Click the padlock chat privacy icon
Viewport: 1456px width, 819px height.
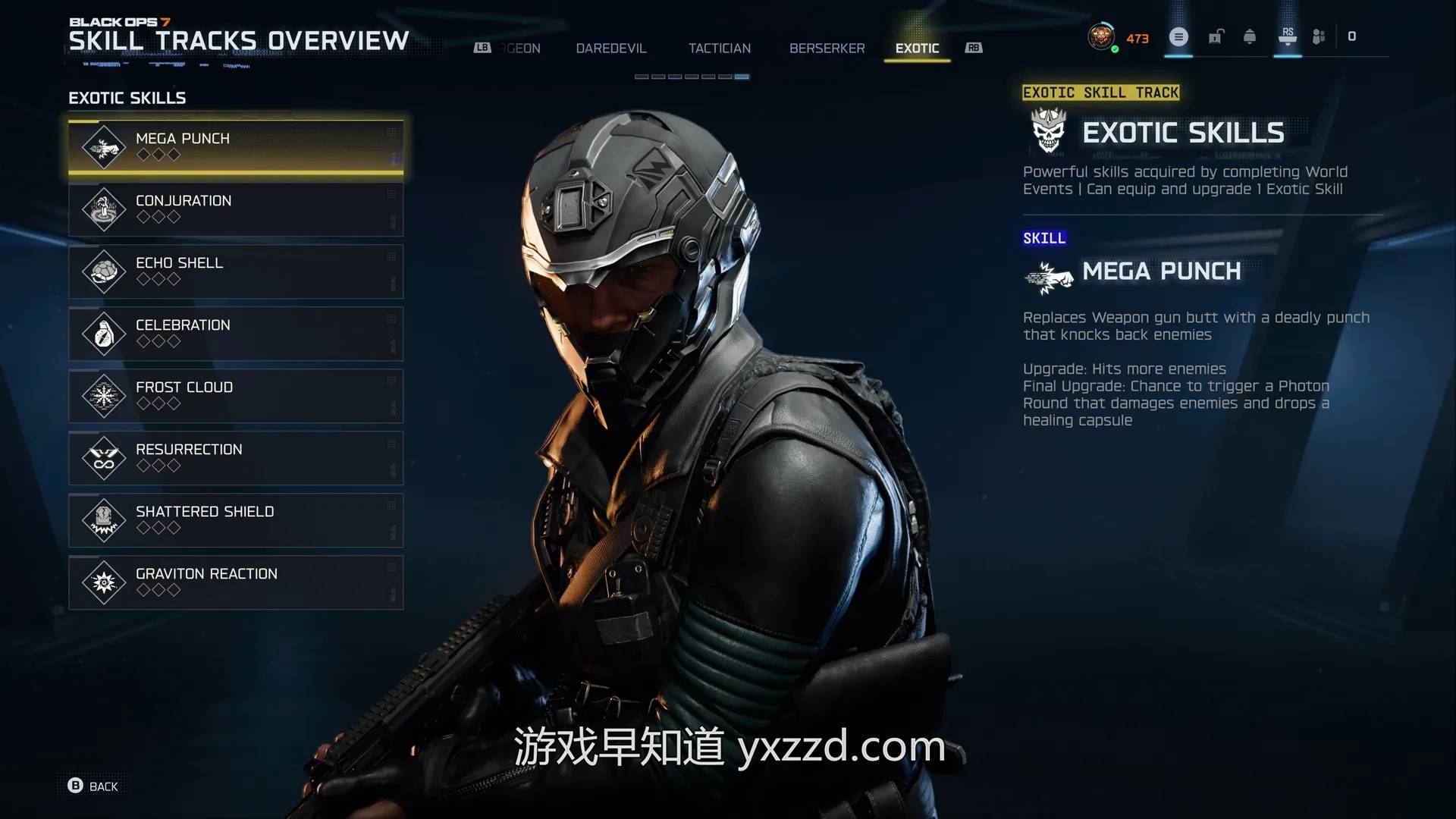point(1216,36)
